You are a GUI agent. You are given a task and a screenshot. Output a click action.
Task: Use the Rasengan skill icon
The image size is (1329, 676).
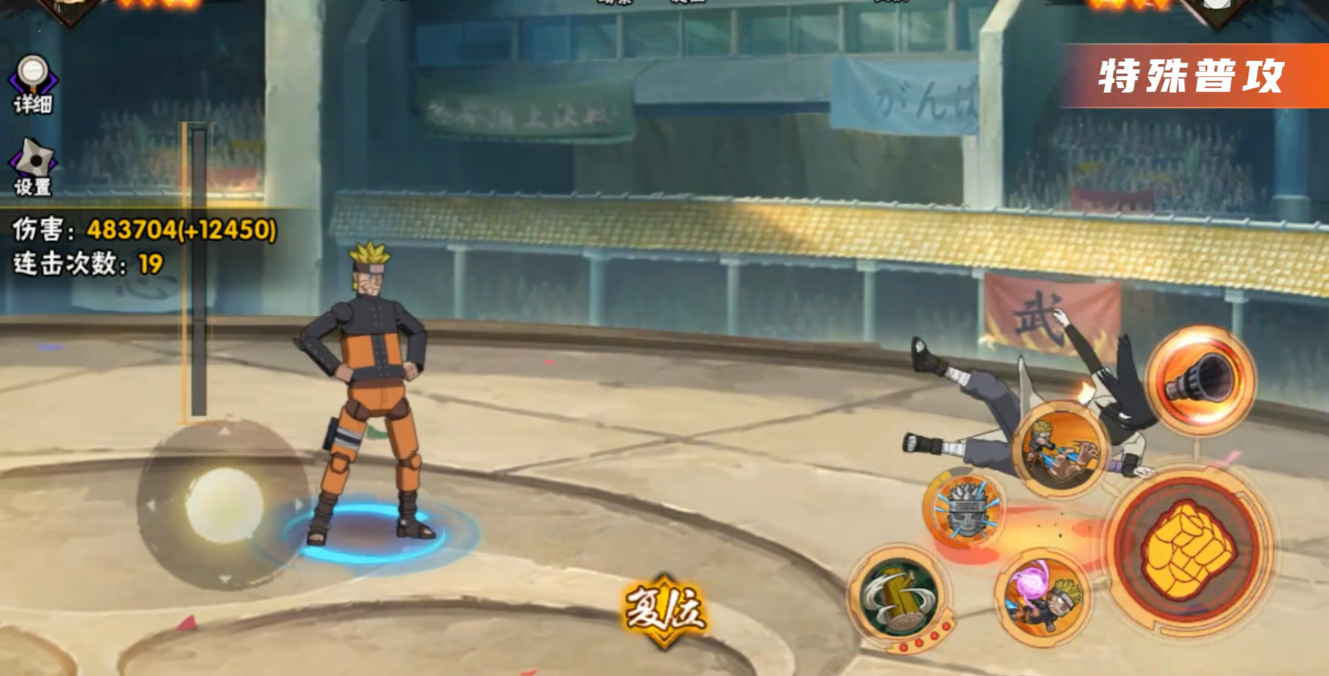[x=1041, y=595]
